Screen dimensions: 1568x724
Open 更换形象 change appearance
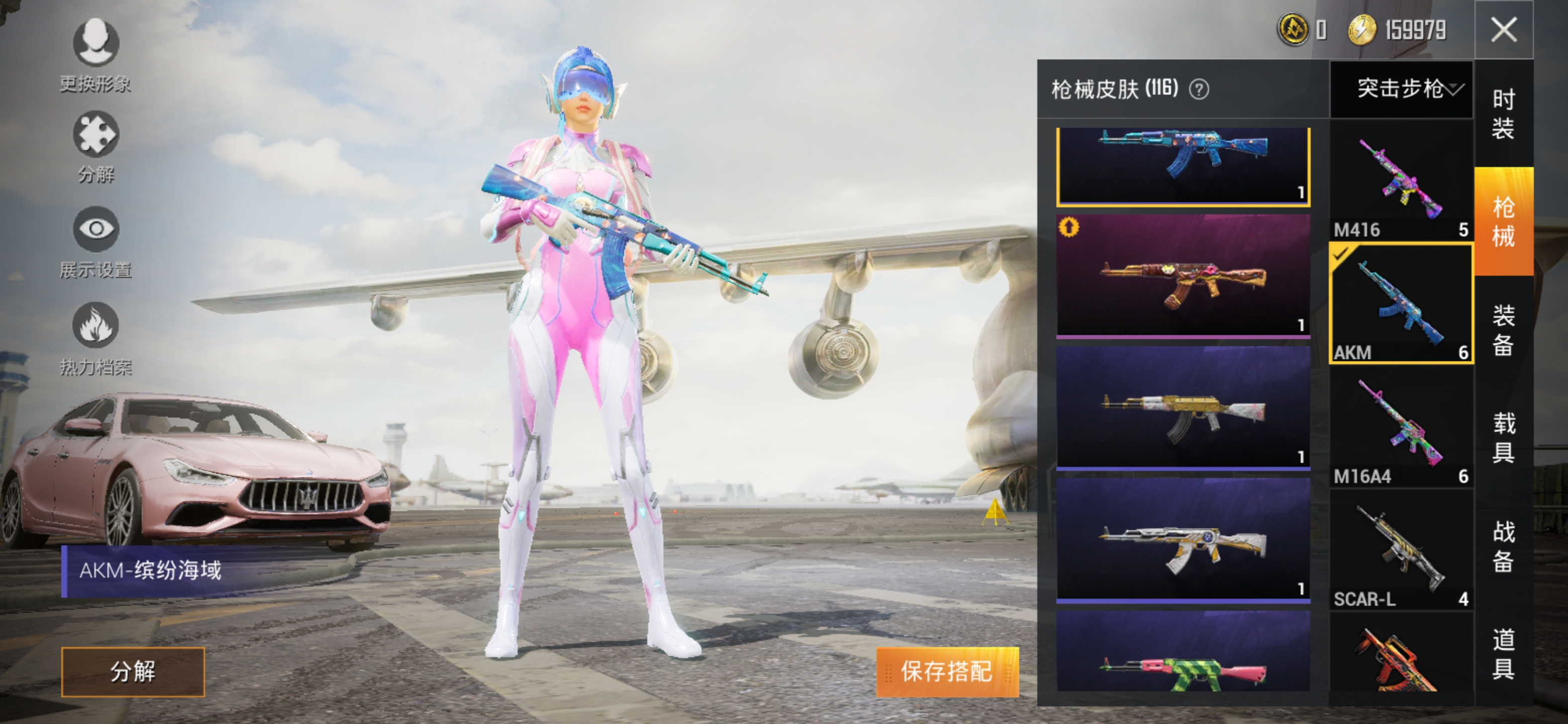[x=95, y=54]
